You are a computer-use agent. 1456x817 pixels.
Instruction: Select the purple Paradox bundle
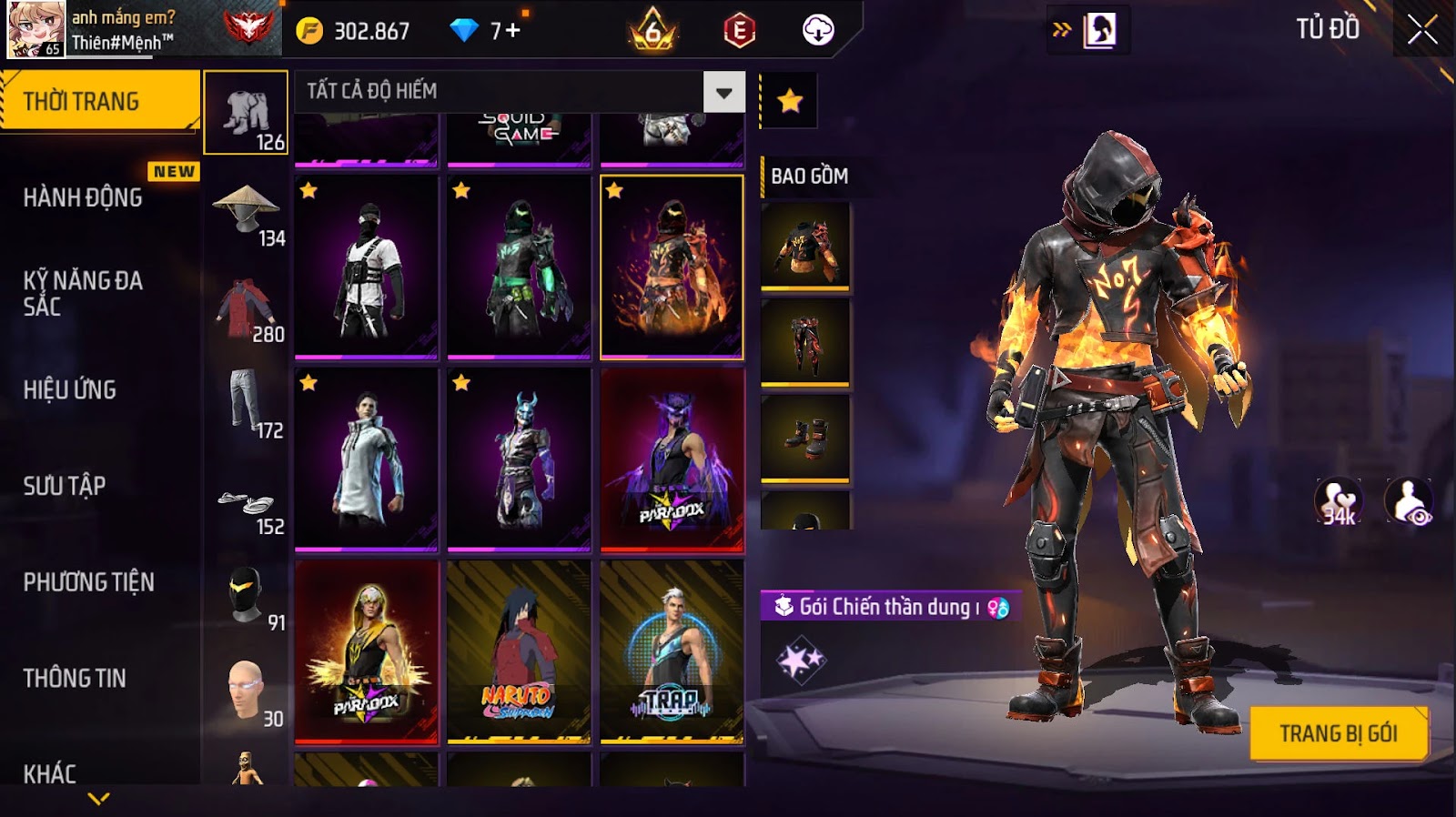[x=672, y=459]
